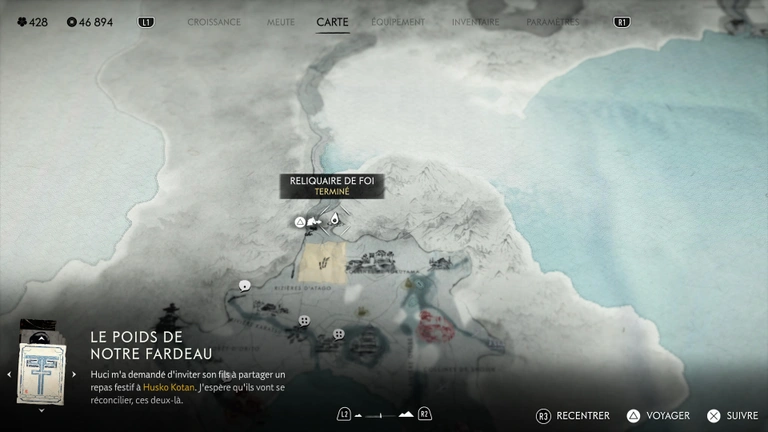Go to the Équipement tab
Image resolution: width=768 pixels, height=432 pixels.
click(398, 21)
